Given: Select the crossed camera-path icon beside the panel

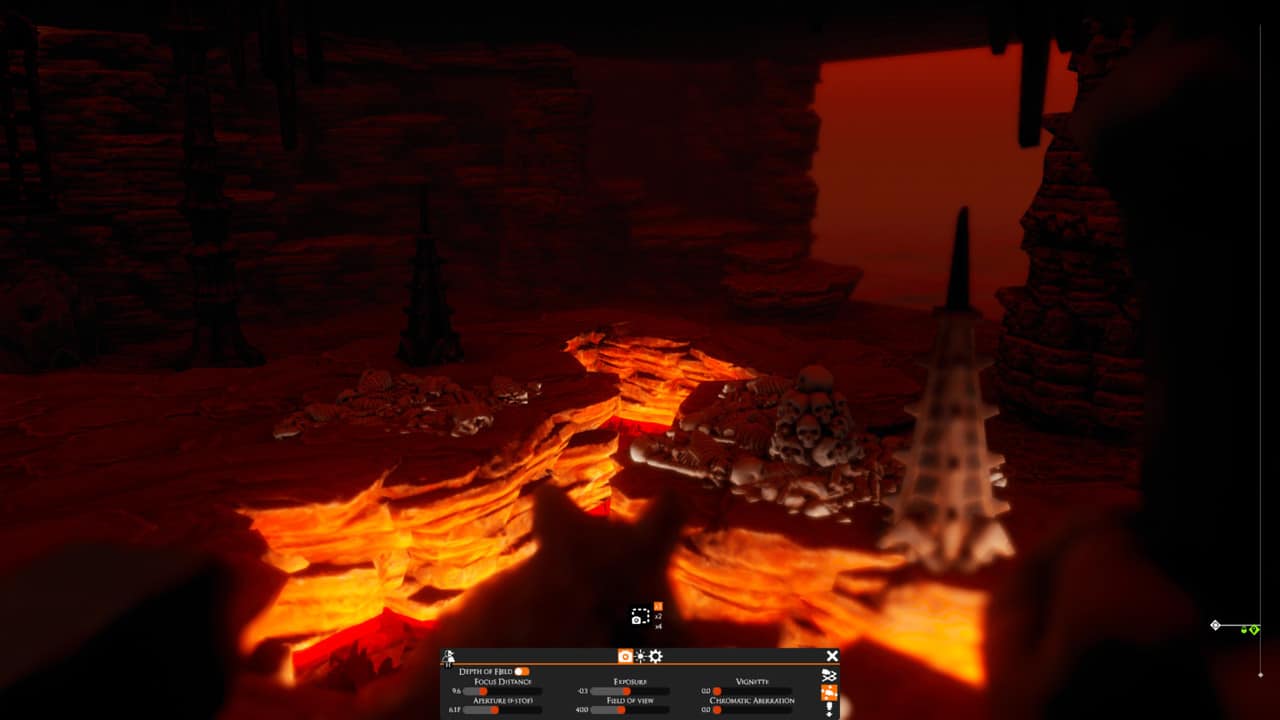Looking at the screenshot, I should click(x=830, y=675).
